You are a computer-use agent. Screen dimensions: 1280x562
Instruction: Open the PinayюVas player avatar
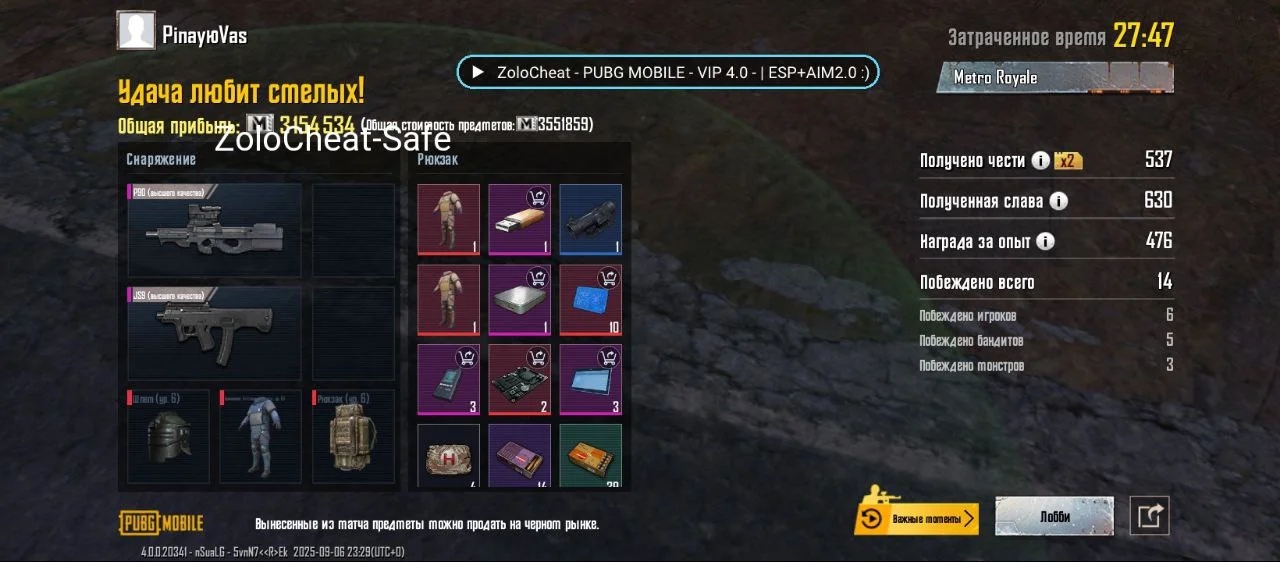[136, 31]
